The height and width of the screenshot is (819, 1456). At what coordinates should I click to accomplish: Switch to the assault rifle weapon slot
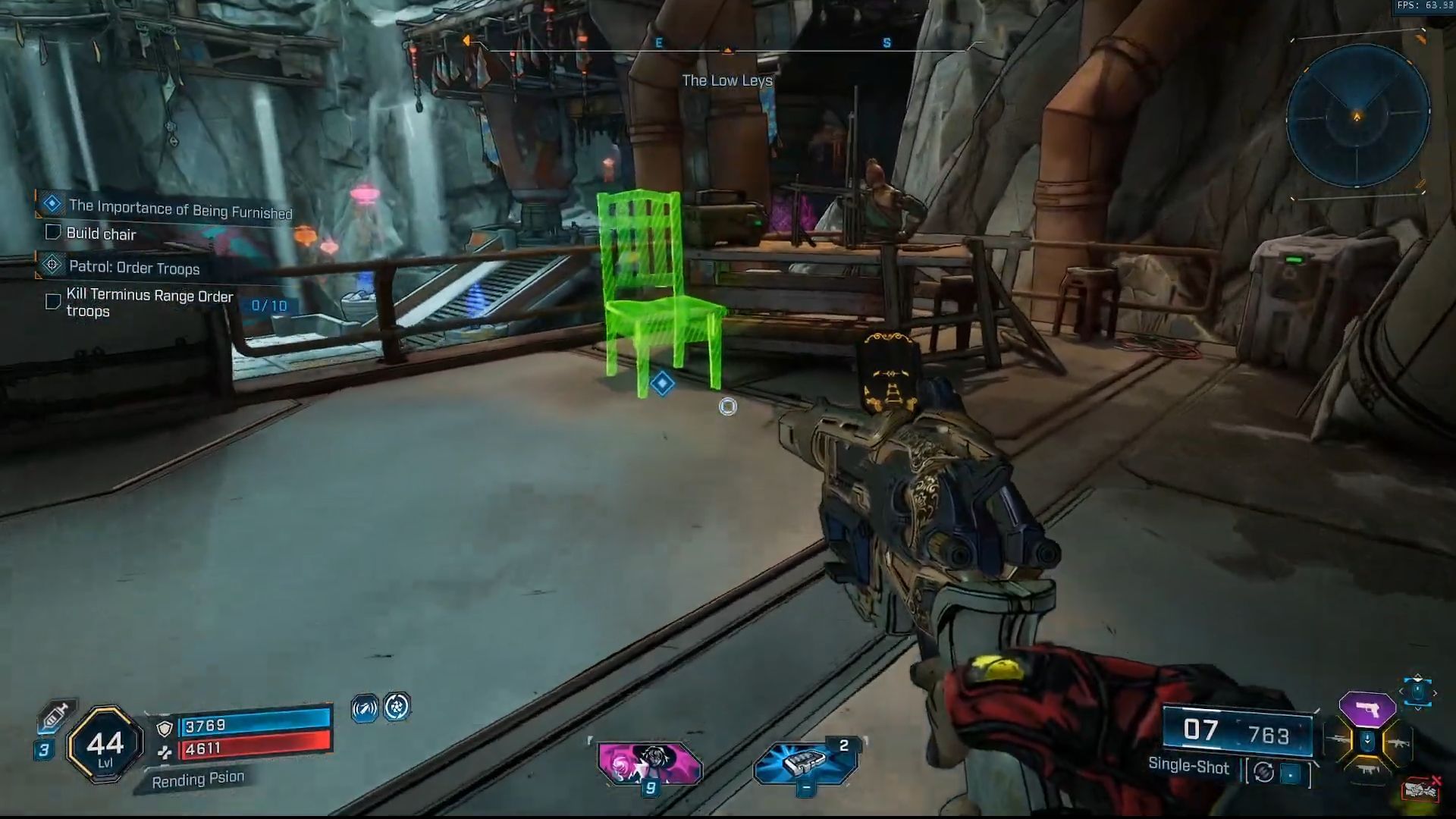[1397, 744]
